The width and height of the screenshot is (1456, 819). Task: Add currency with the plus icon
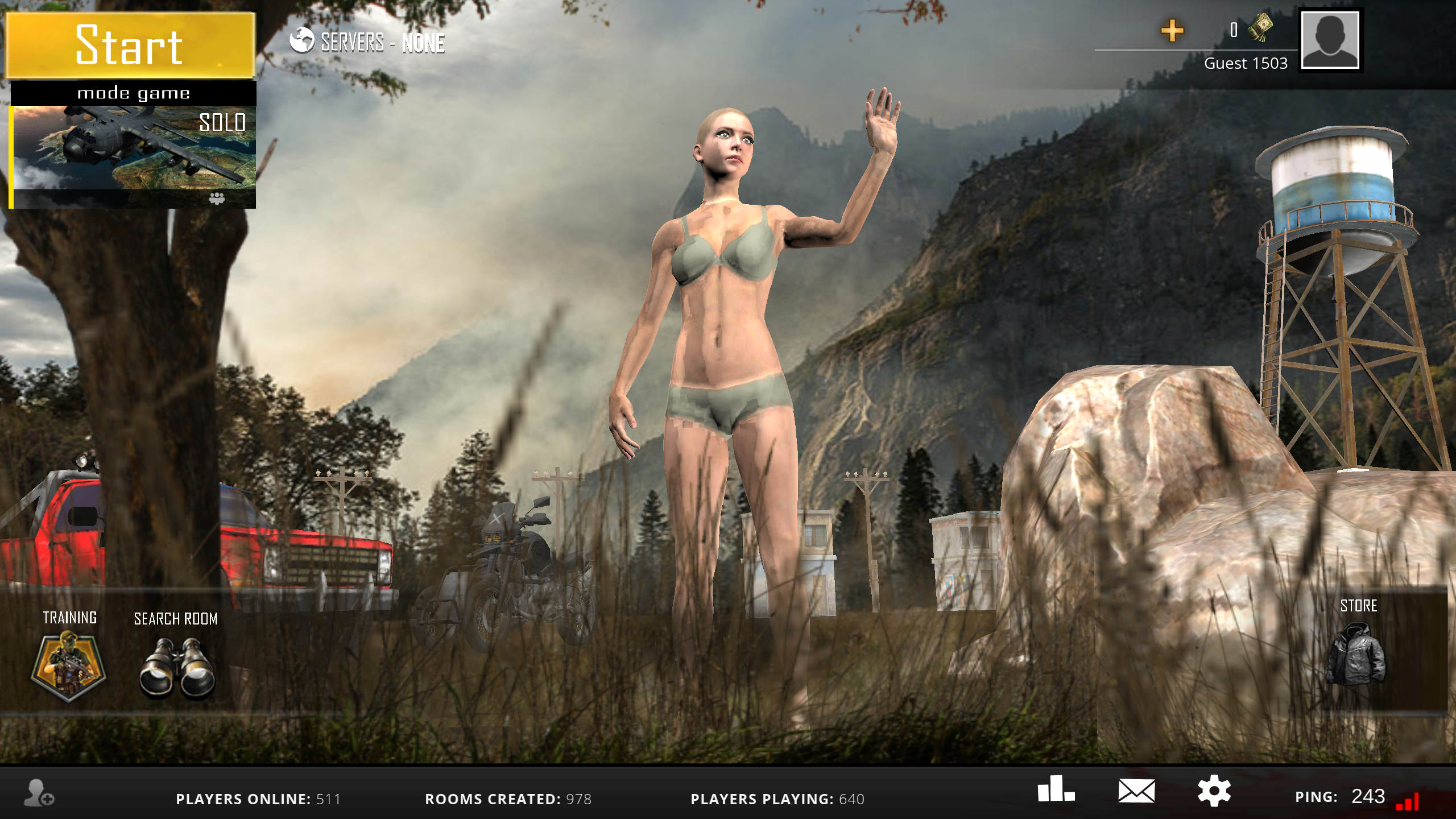(x=1172, y=31)
